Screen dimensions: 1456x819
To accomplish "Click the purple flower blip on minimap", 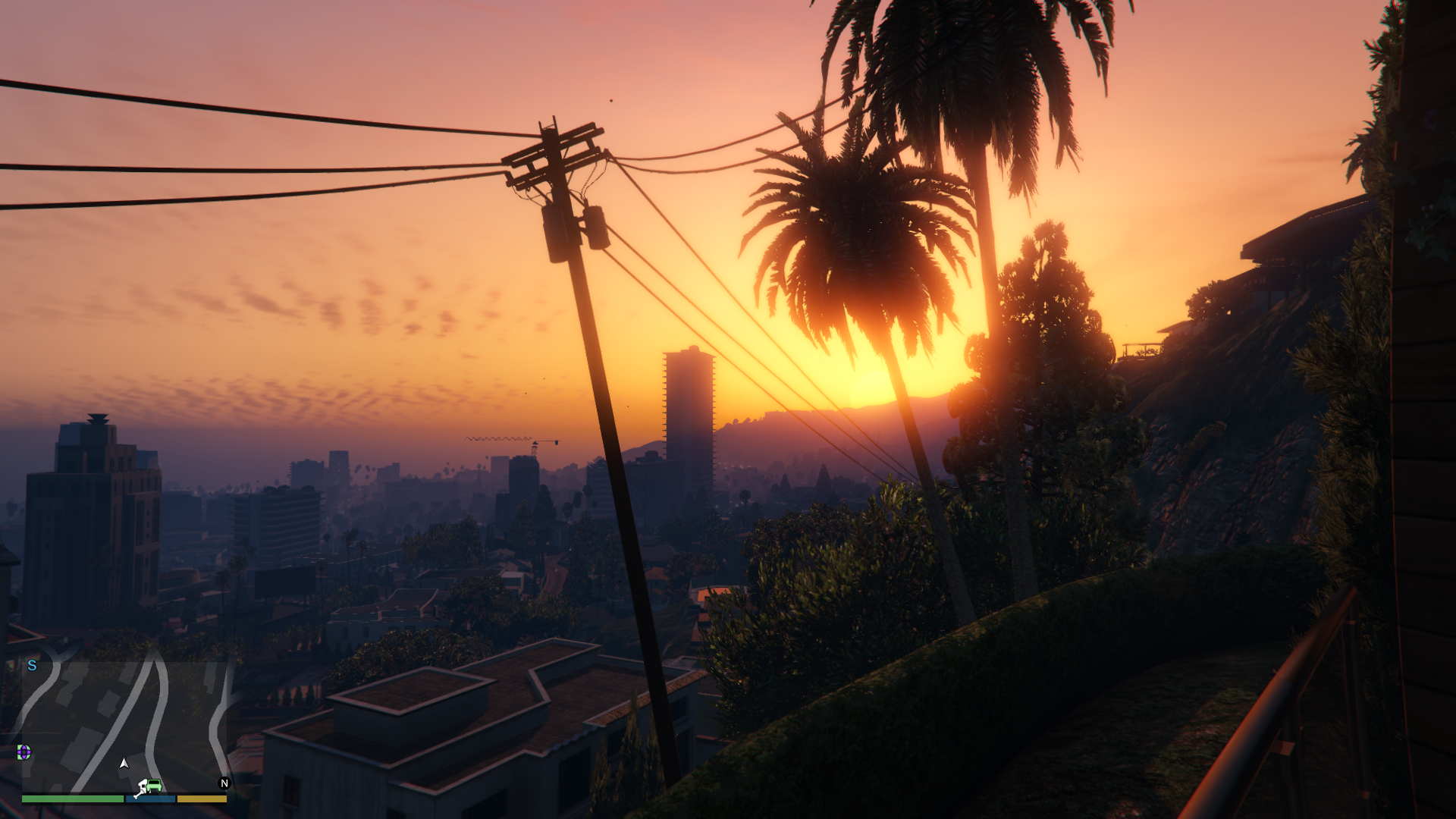I will pyautogui.click(x=24, y=752).
